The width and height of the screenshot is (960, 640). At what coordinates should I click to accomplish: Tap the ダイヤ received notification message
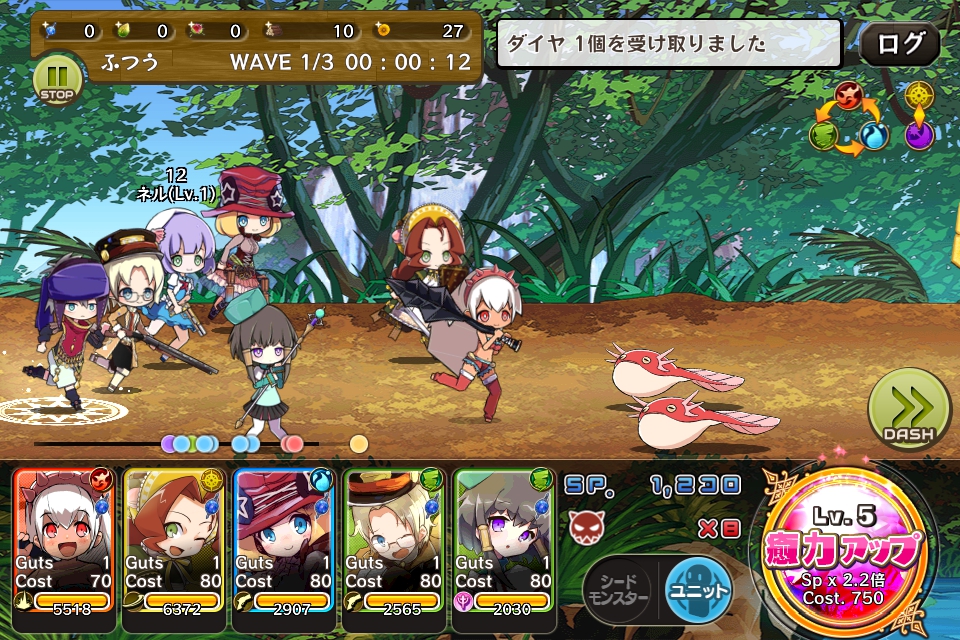pos(676,44)
